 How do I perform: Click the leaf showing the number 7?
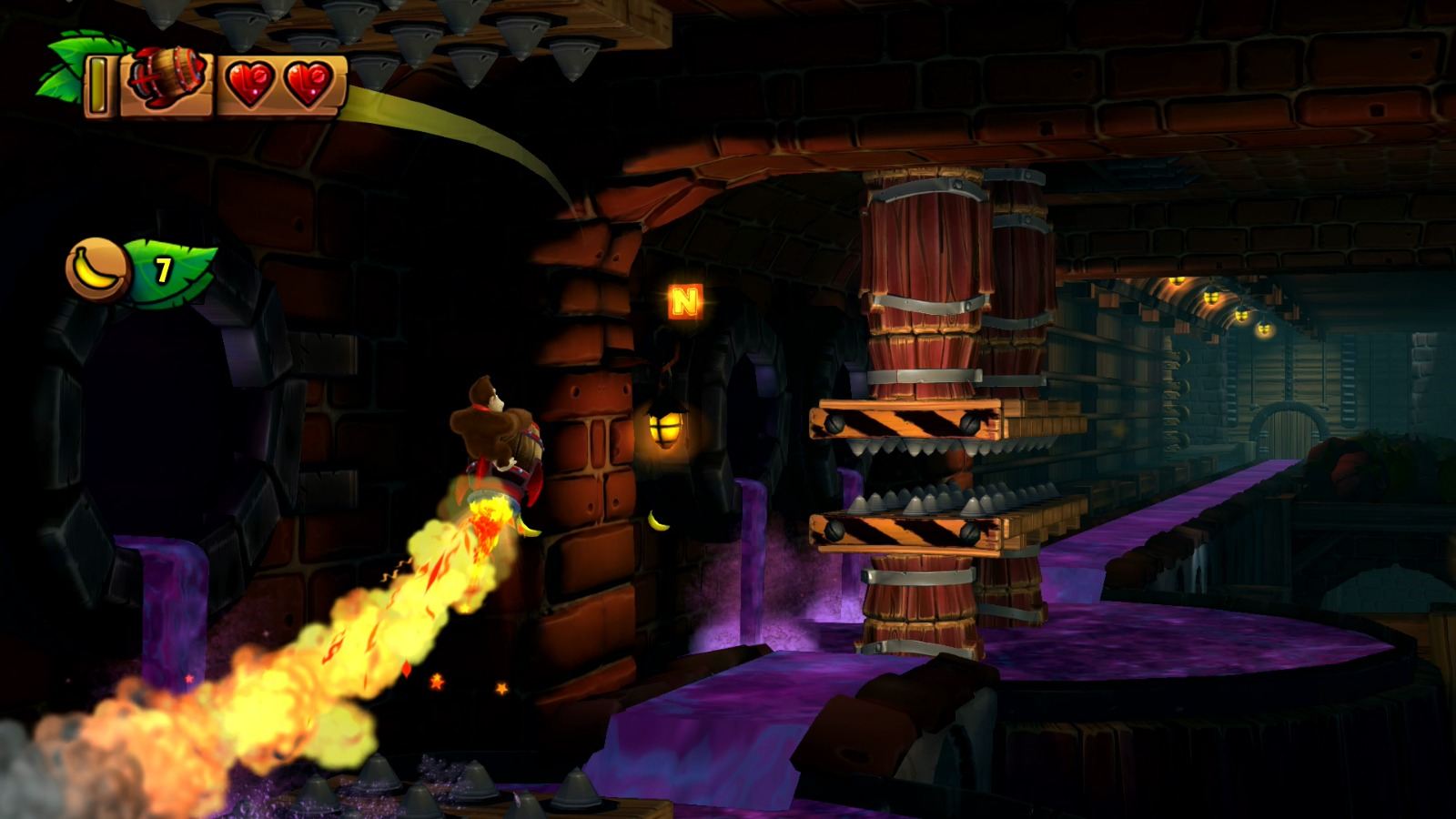tap(162, 268)
